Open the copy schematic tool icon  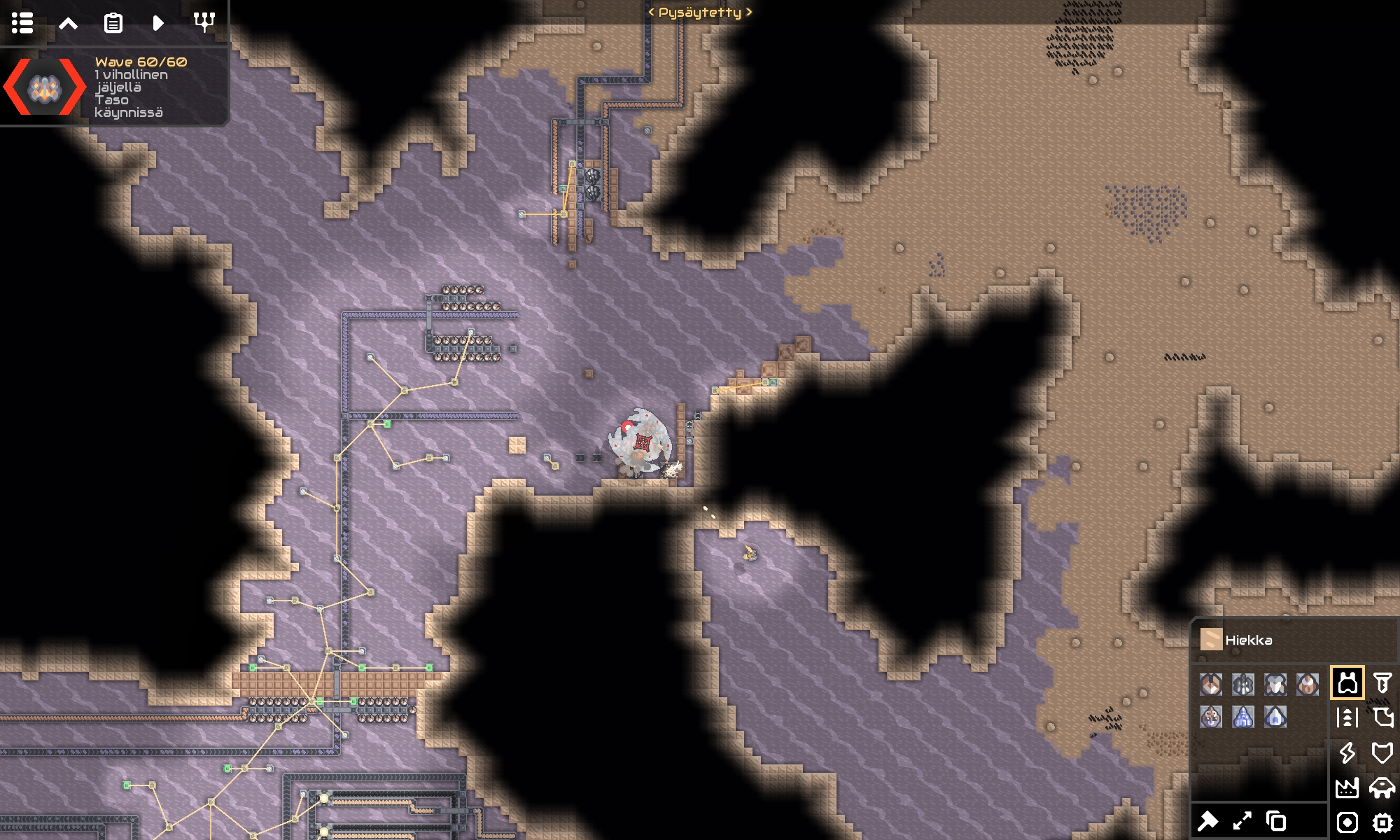(1276, 822)
